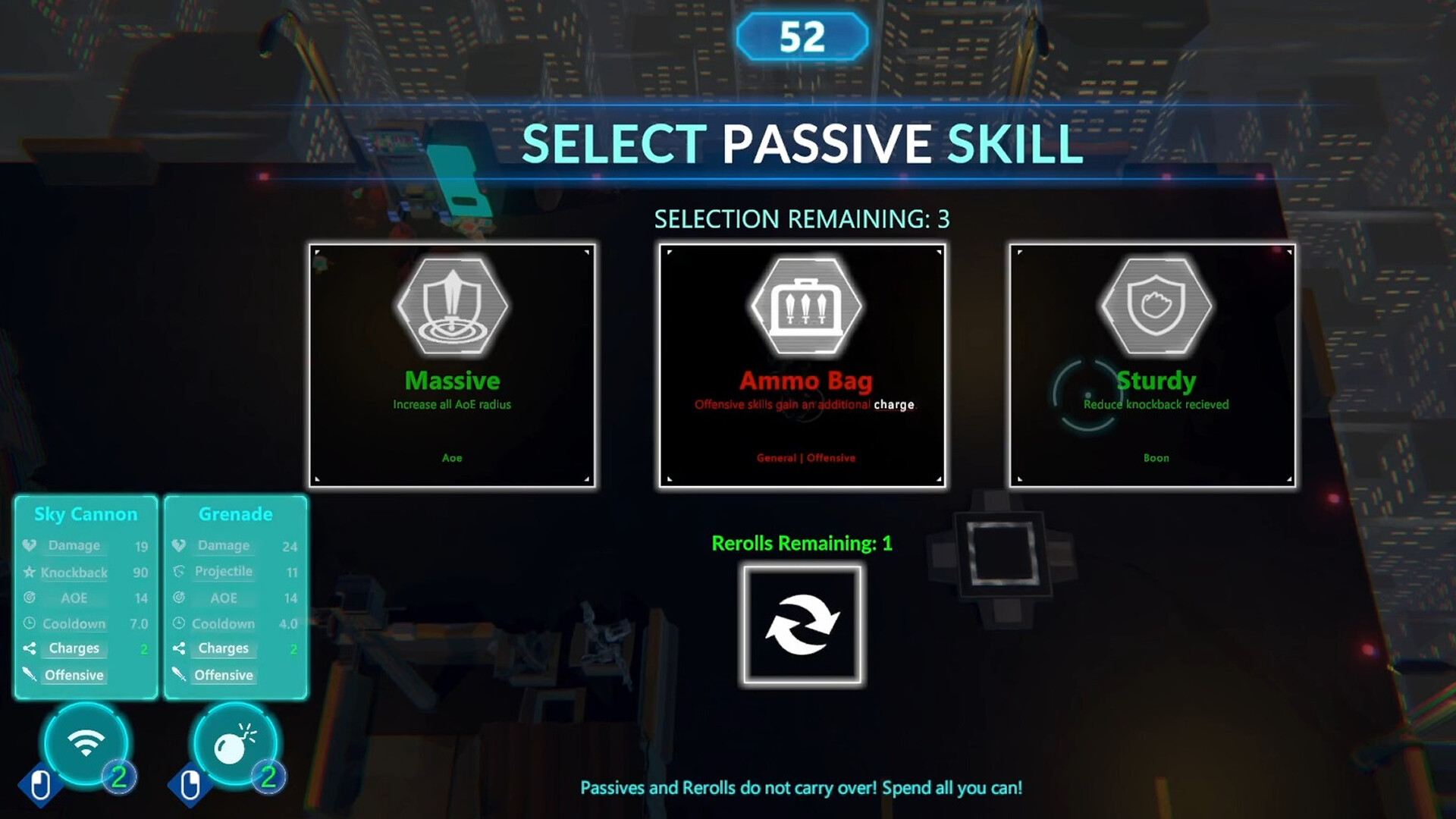
Task: Select the Massive passive skill icon
Action: [x=452, y=306]
